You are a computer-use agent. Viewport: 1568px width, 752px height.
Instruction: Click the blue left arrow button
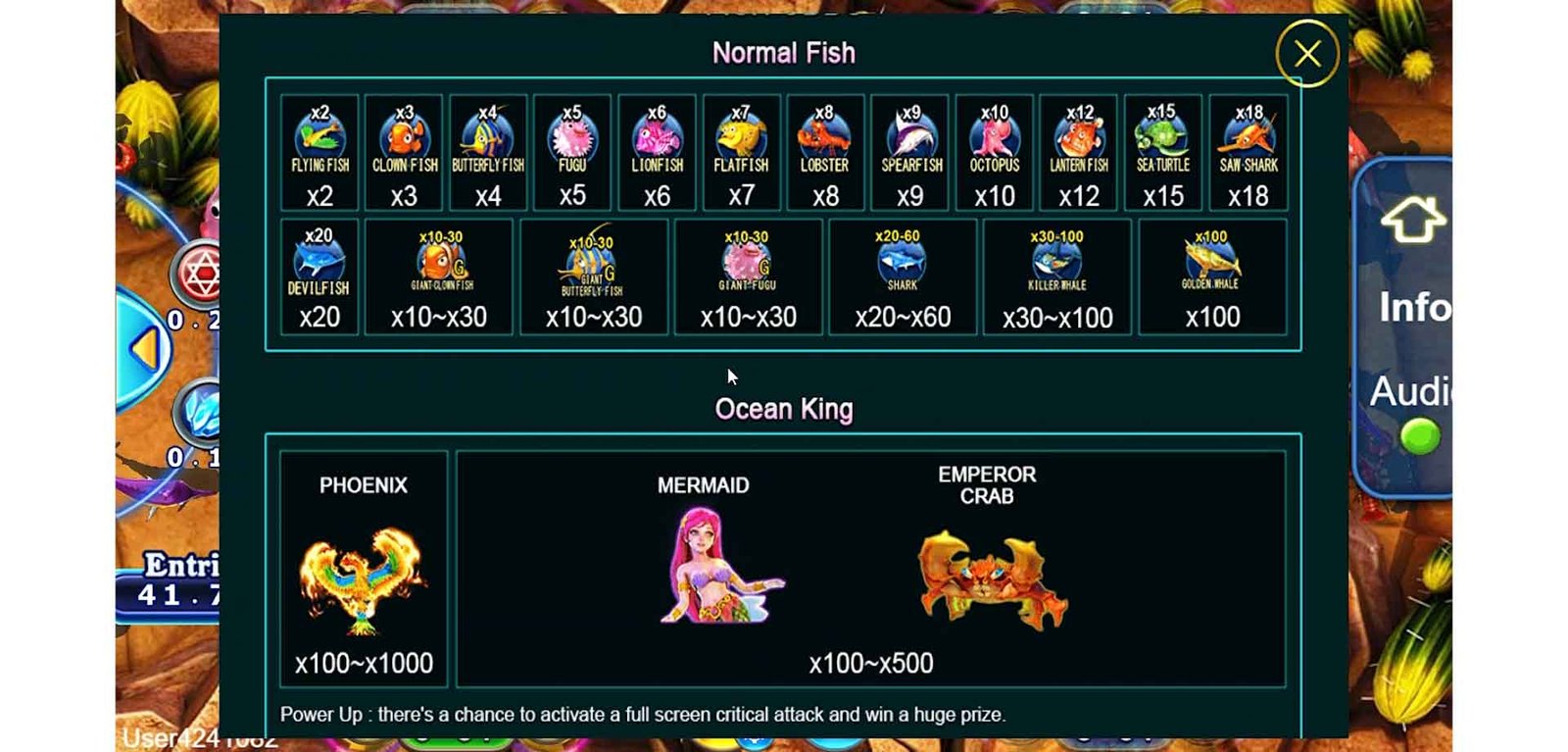click(x=147, y=348)
